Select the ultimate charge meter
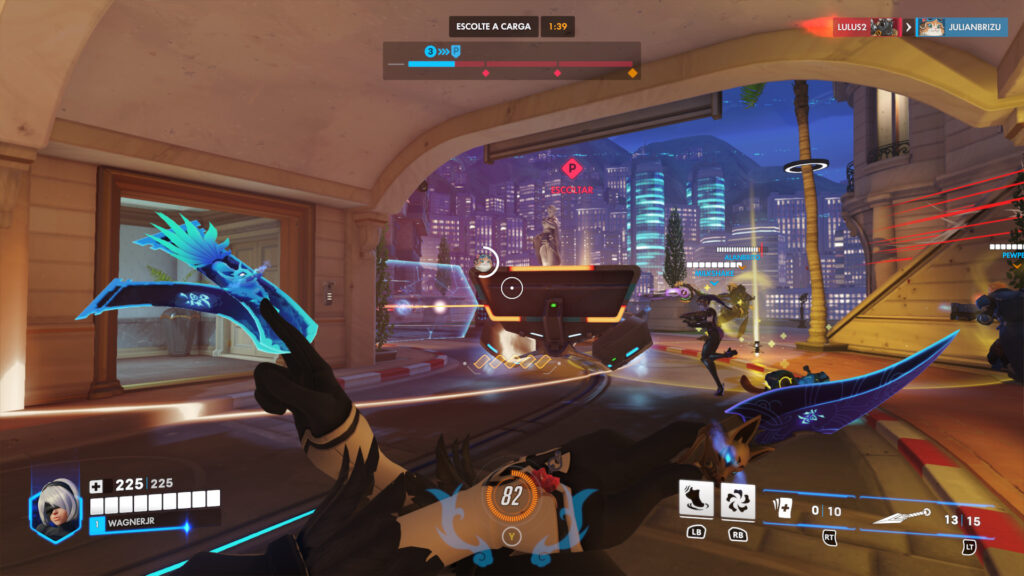1024x576 pixels. (510, 498)
